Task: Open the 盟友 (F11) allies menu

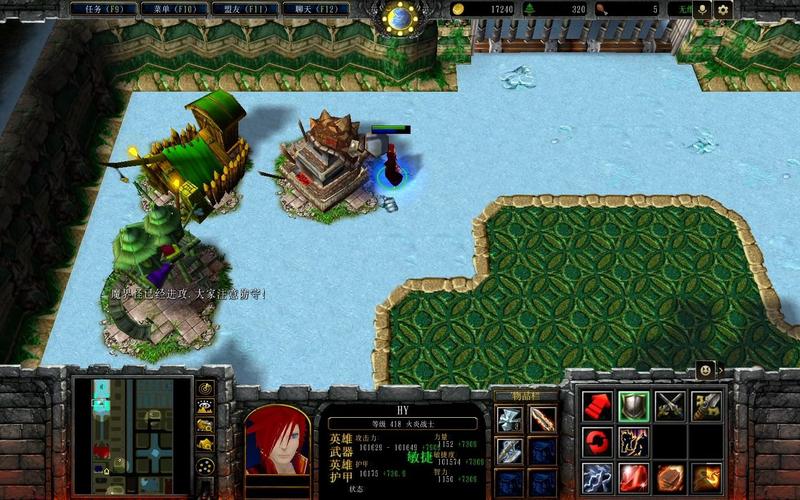Action: (239, 9)
